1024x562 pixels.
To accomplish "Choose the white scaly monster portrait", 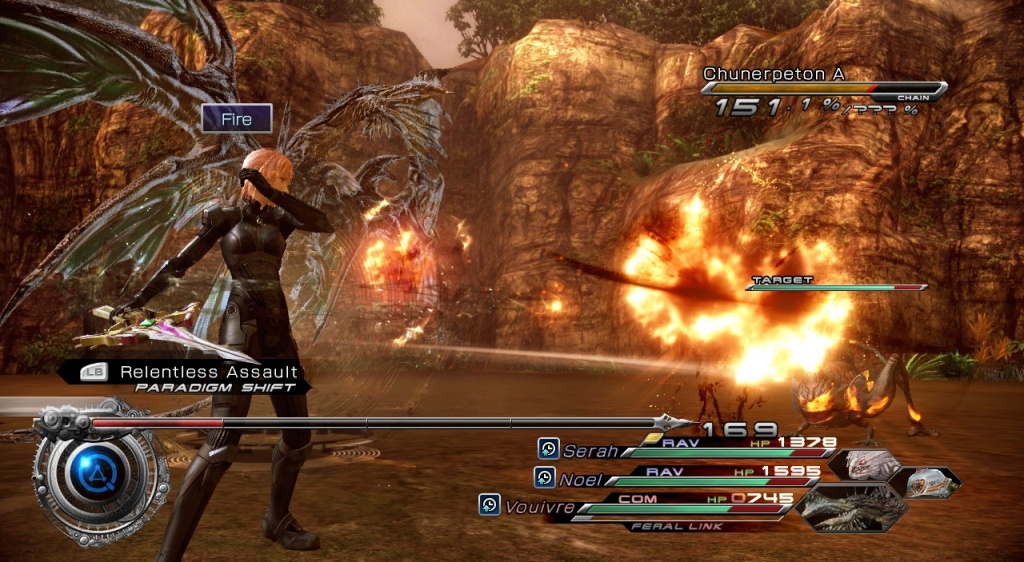I will coord(863,464).
